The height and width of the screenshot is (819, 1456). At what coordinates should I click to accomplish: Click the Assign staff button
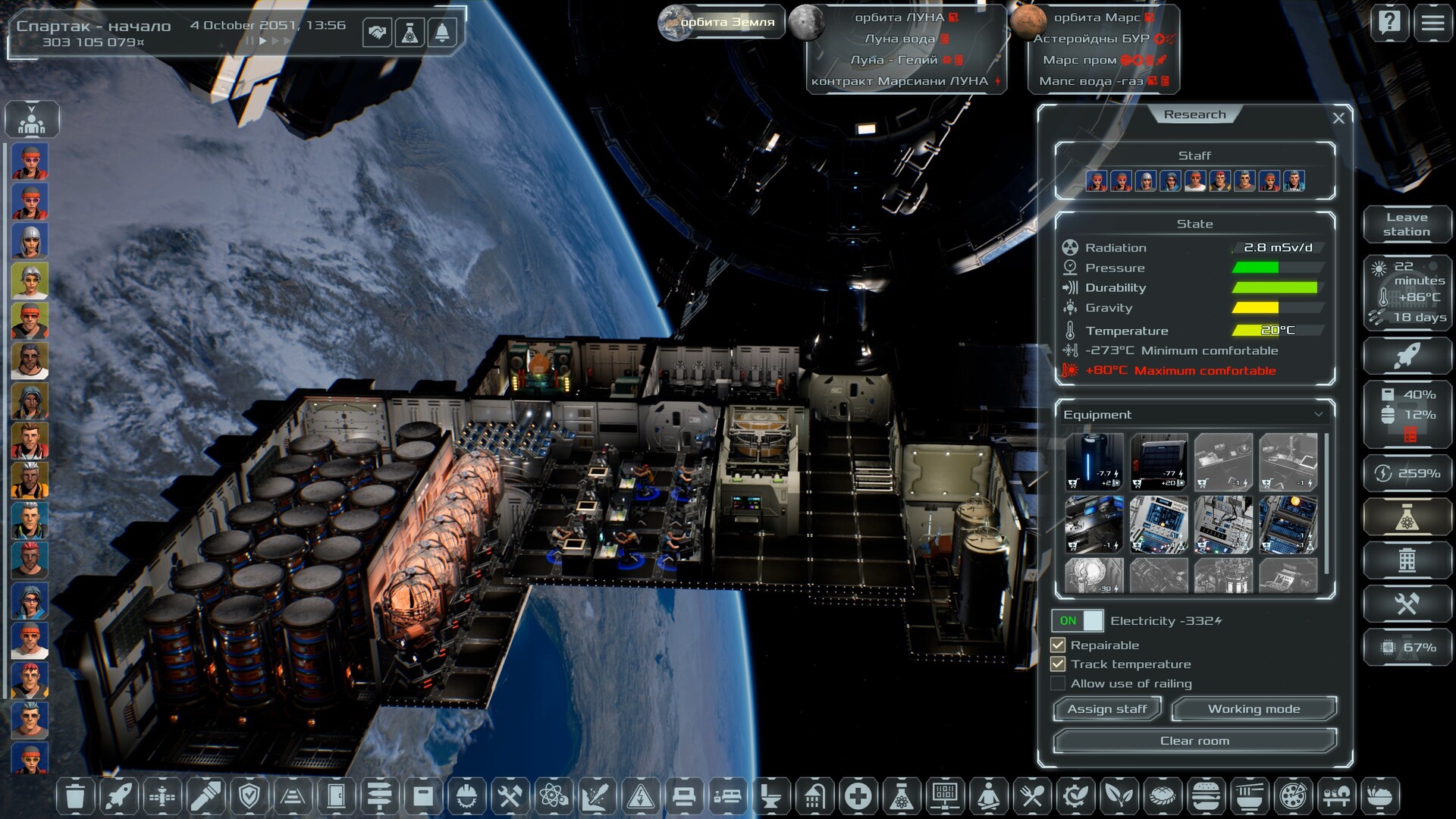[x=1107, y=709]
